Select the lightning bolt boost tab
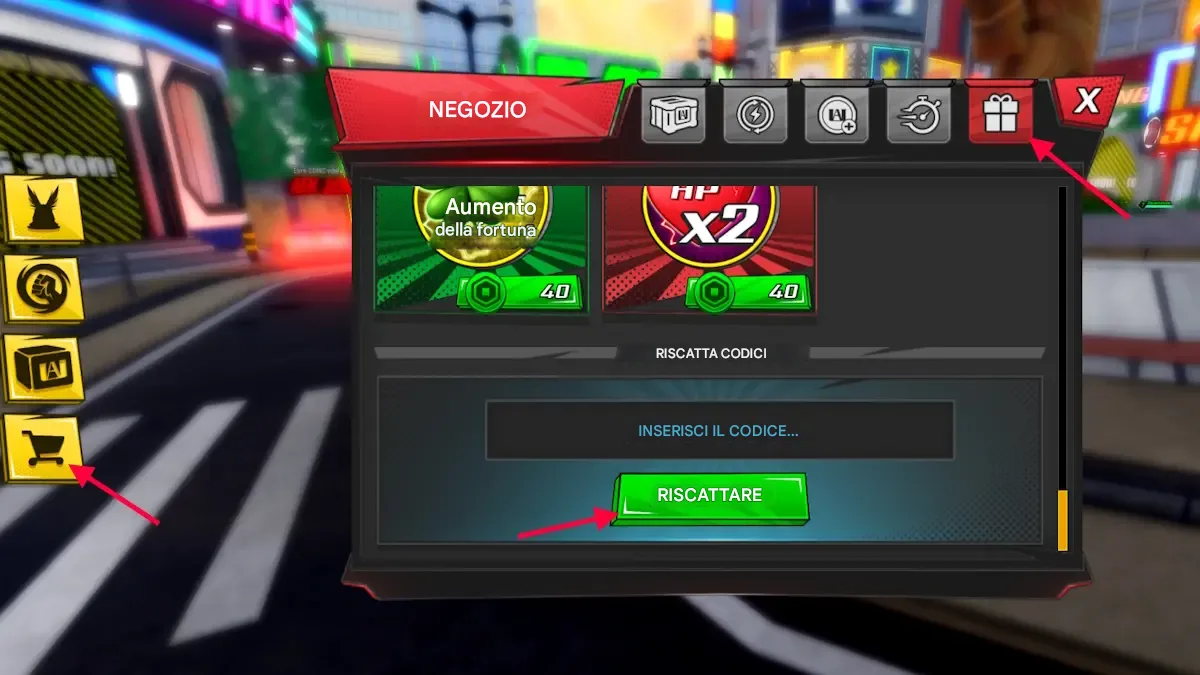This screenshot has height=675, width=1200. pos(755,112)
